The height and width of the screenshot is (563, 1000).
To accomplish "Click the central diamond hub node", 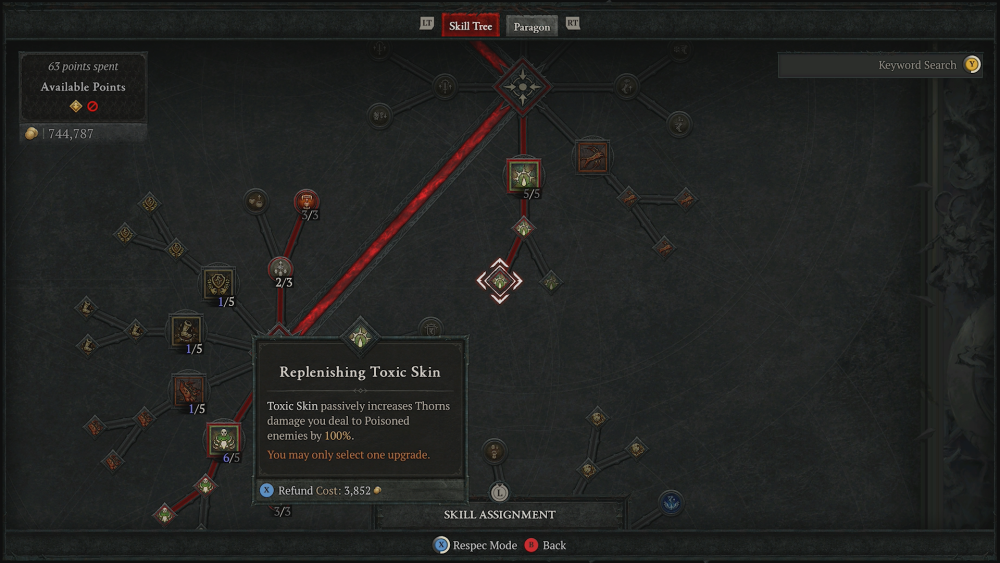I will click(522, 87).
